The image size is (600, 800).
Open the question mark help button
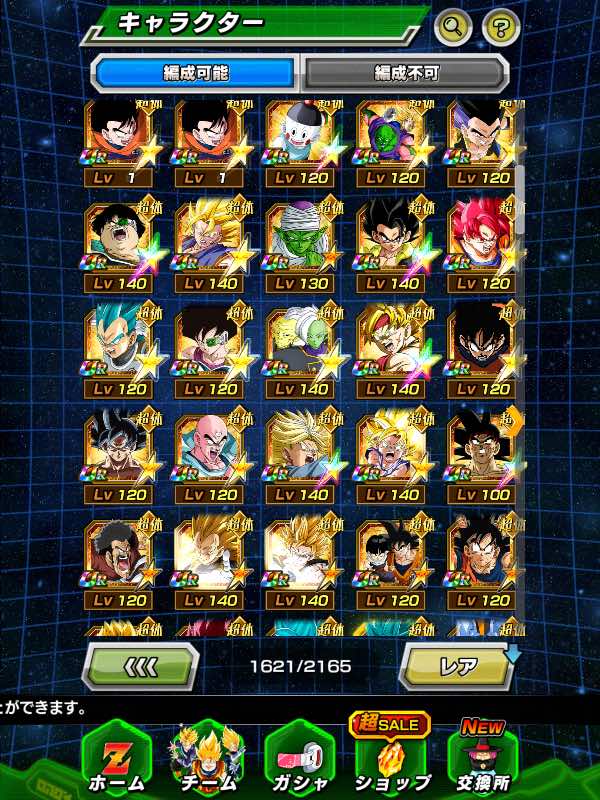[x=502, y=27]
